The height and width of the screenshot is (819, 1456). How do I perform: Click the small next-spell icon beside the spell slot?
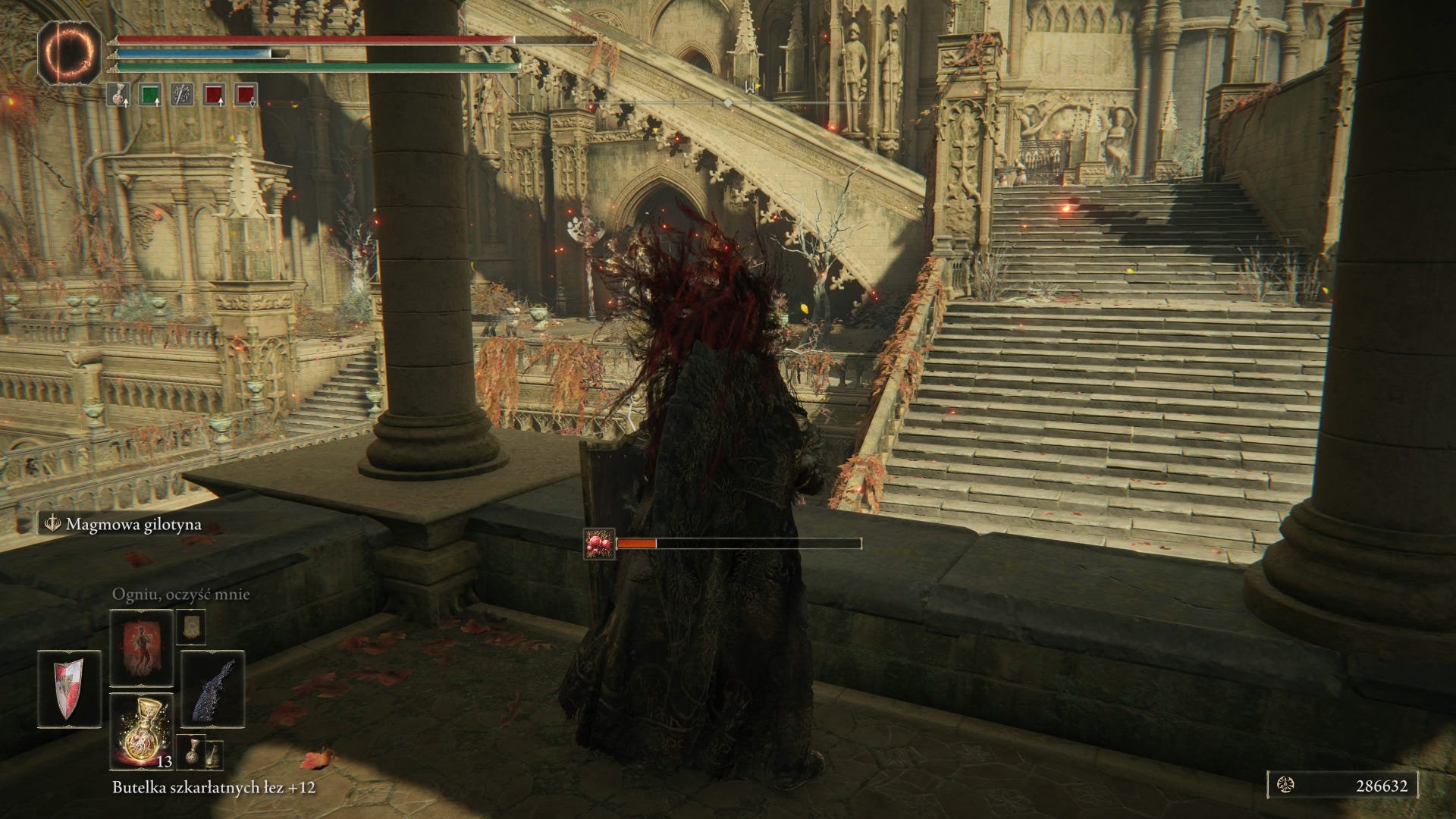(190, 626)
